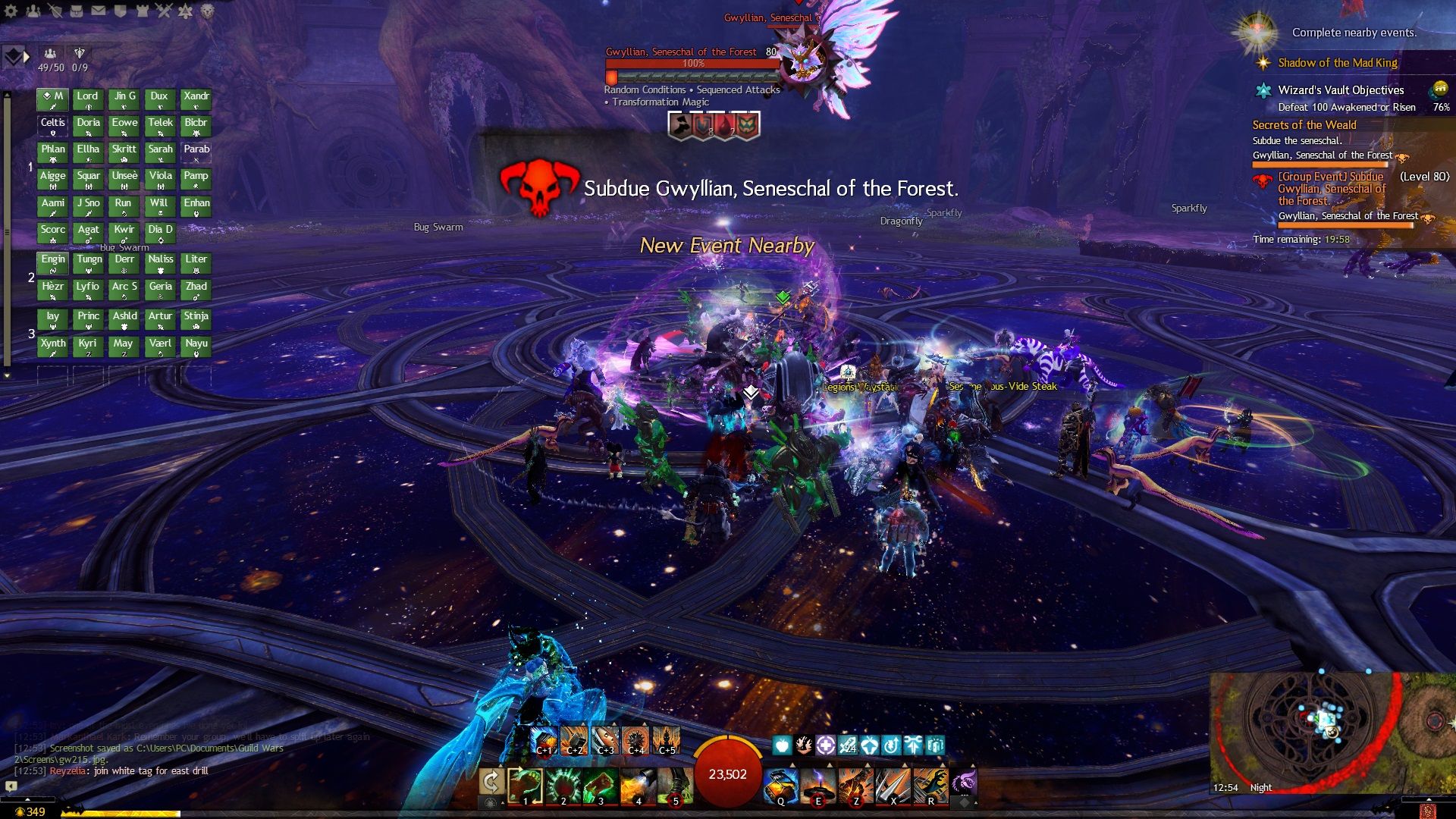Open the game menu gear icon

(11, 11)
